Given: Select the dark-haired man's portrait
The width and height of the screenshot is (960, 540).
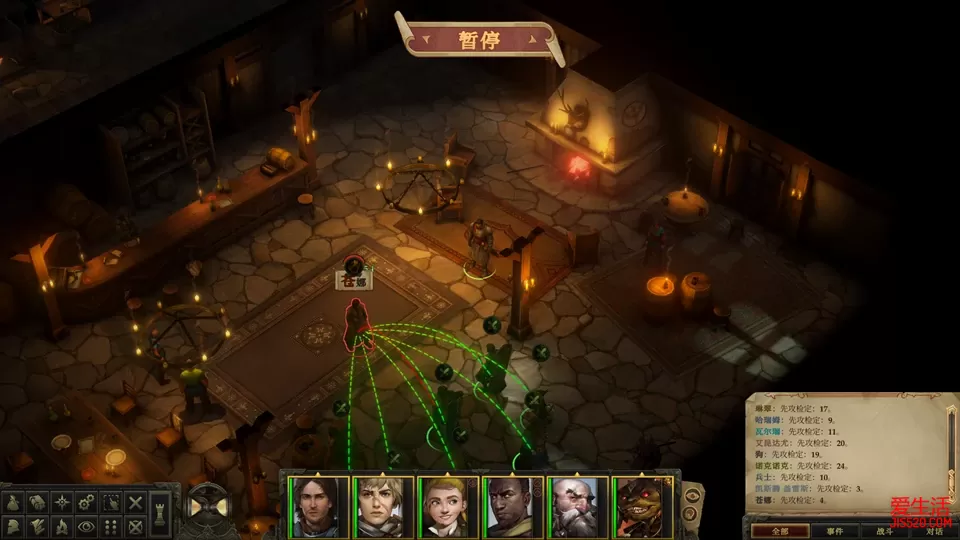Looking at the screenshot, I should point(319,507).
